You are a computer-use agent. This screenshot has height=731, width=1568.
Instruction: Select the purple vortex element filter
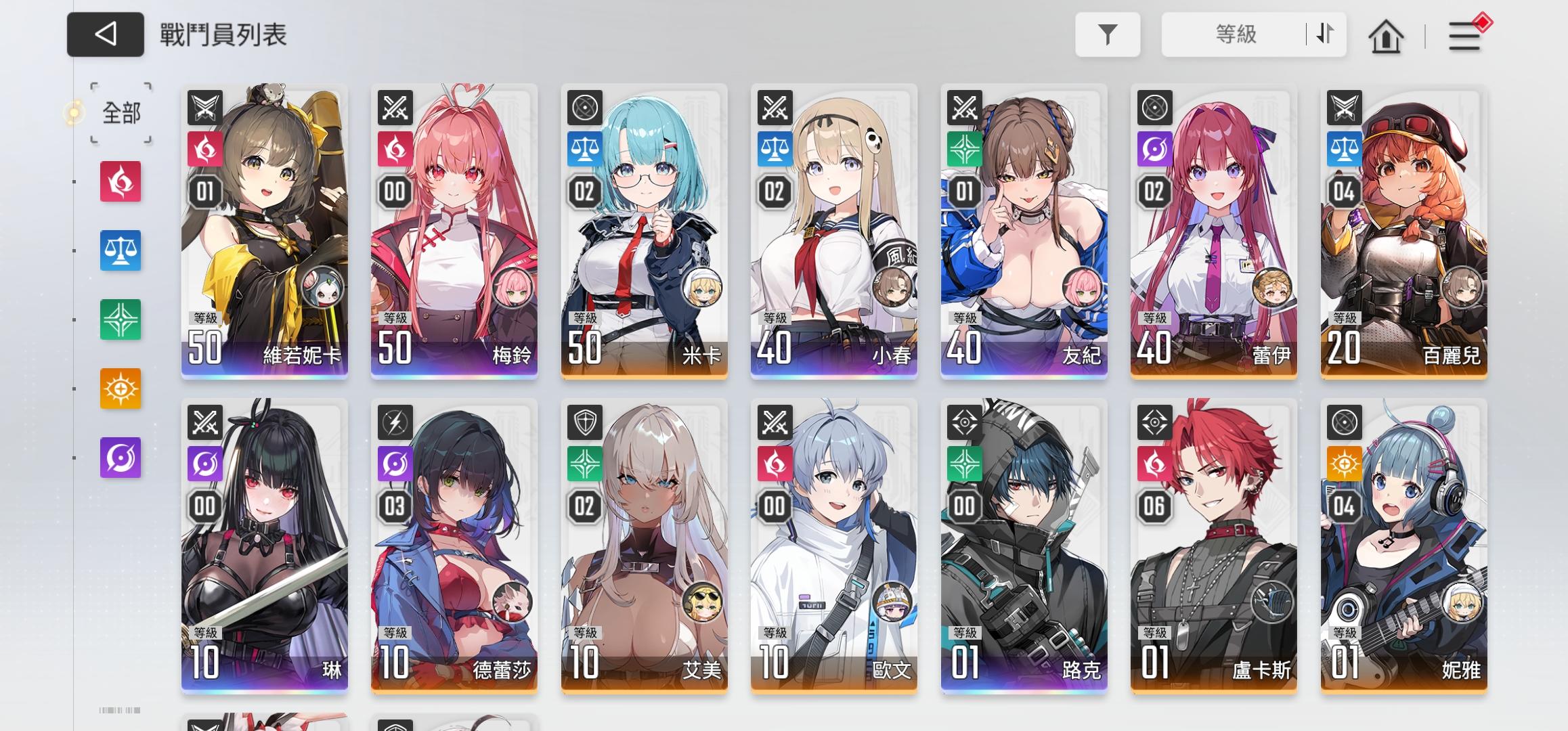click(121, 456)
